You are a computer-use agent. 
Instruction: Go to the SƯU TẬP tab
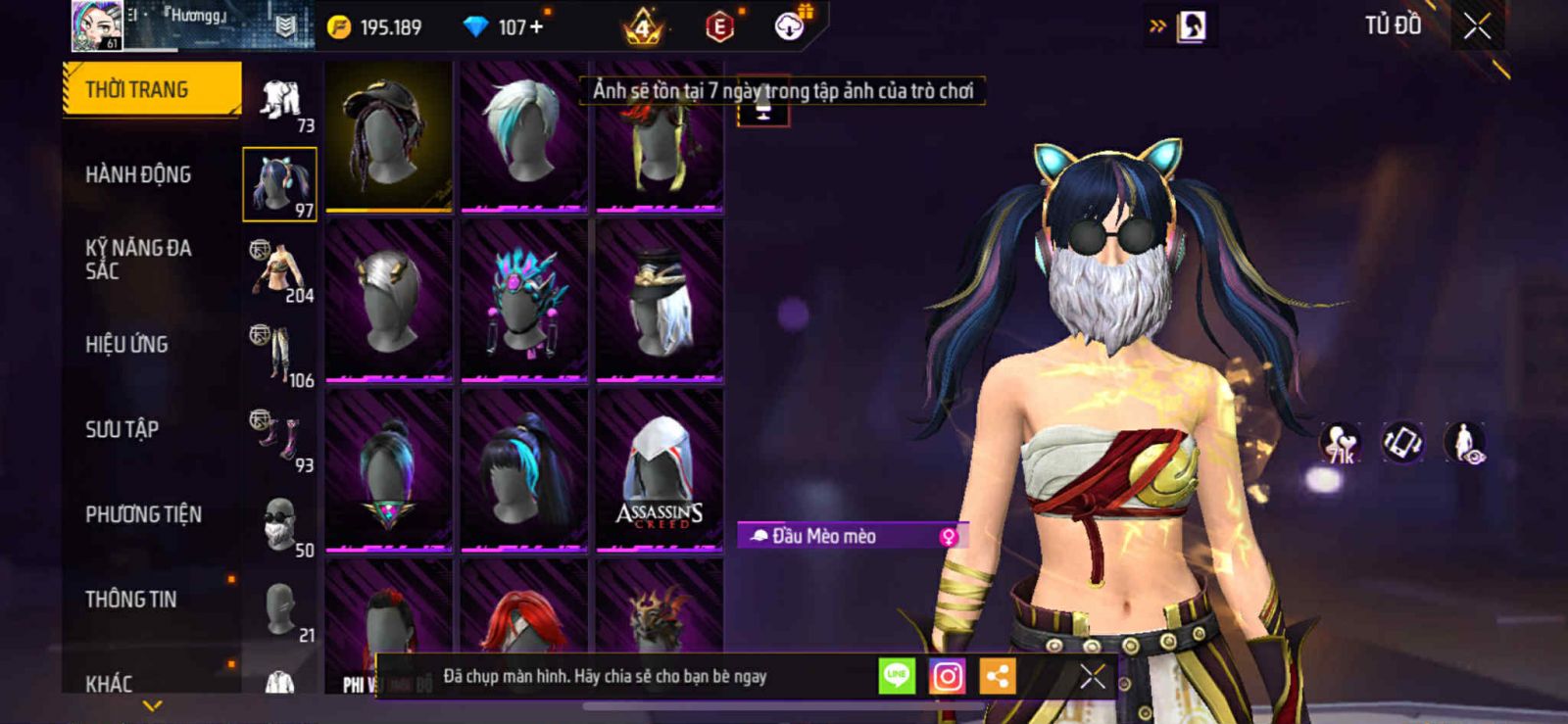pos(122,429)
